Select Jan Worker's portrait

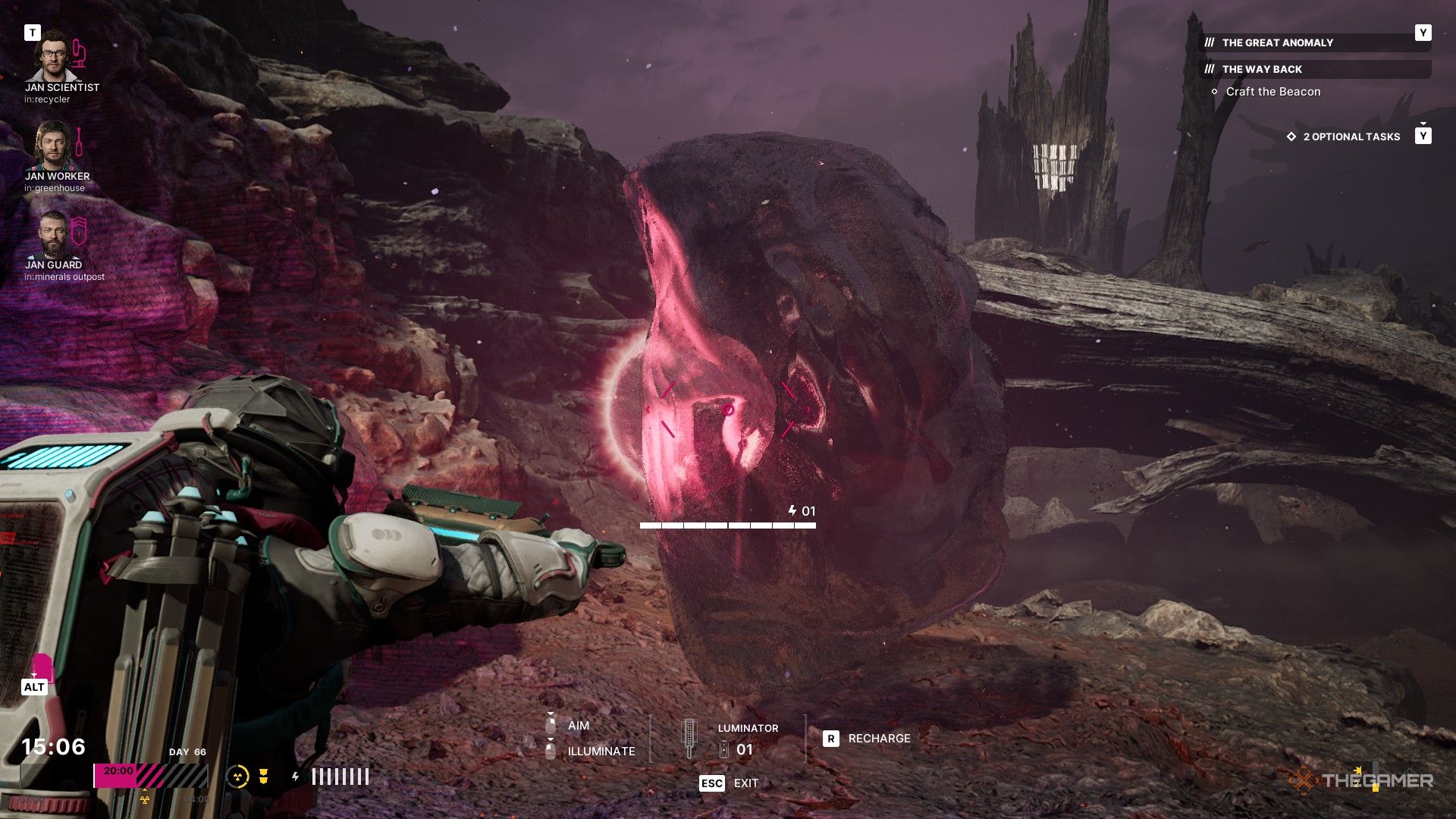pos(53,146)
